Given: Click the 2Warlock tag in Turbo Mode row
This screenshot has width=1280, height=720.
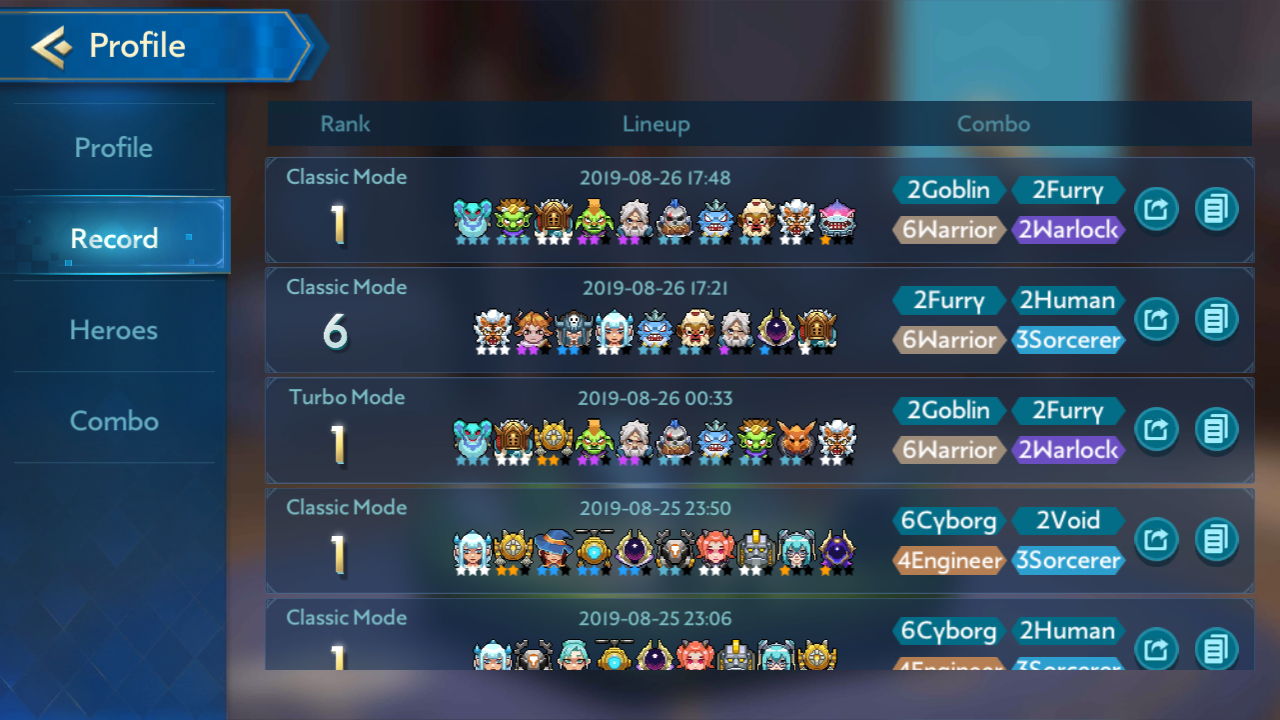Looking at the screenshot, I should pyautogui.click(x=1068, y=450).
